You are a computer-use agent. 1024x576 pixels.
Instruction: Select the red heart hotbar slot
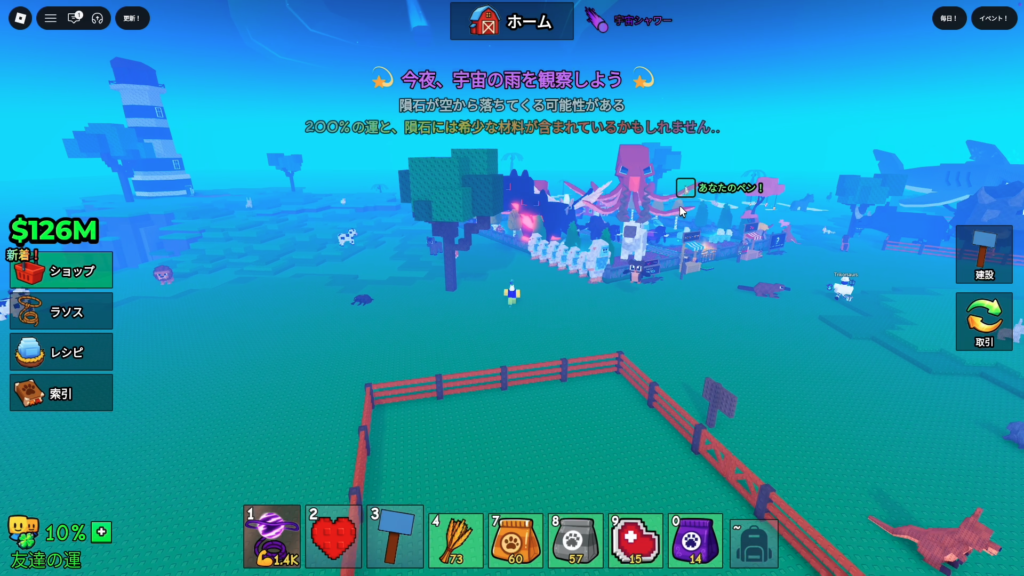334,536
